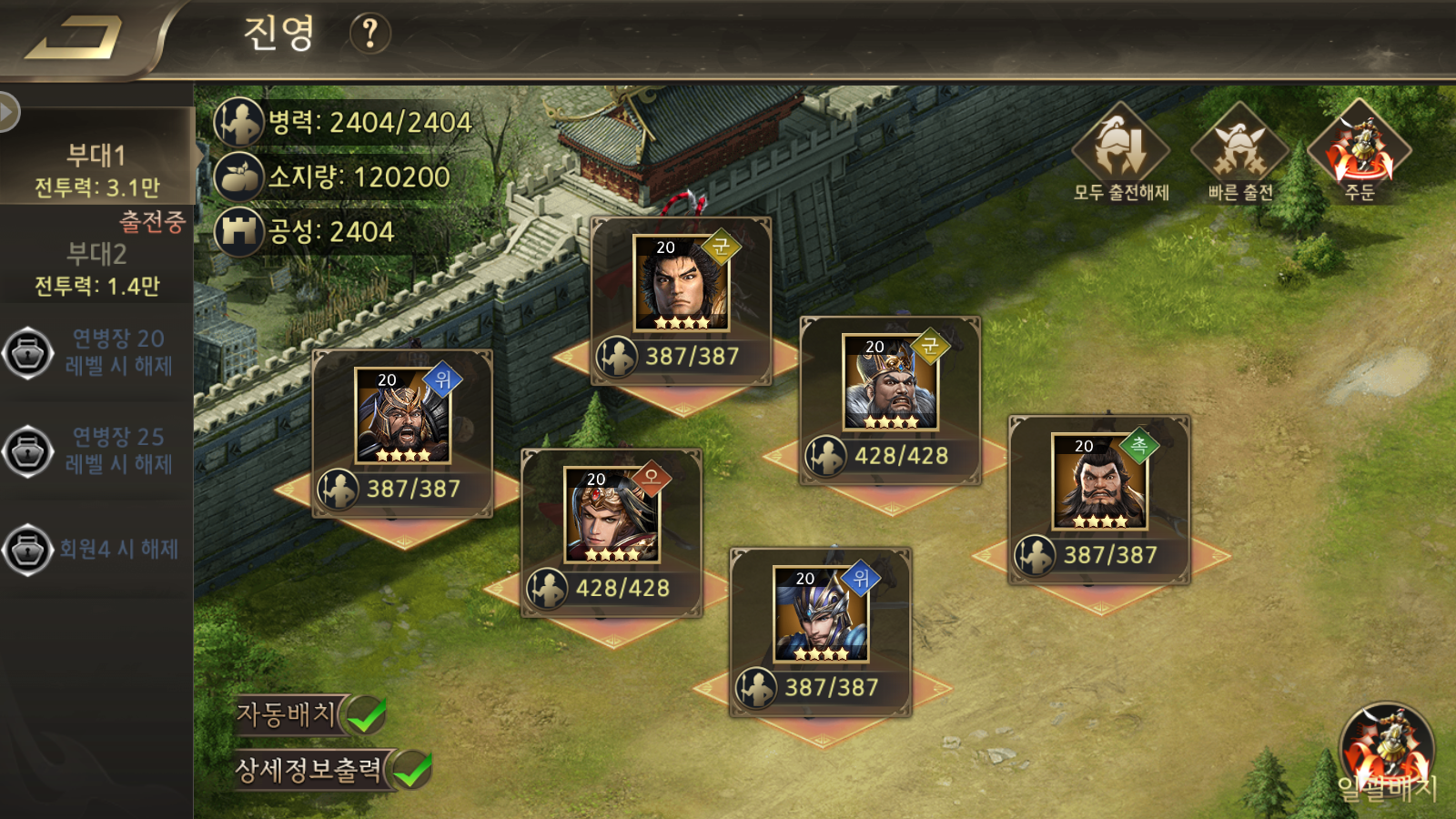Select the 부대1 troop tab
The width and height of the screenshot is (1456, 819).
click(96, 169)
